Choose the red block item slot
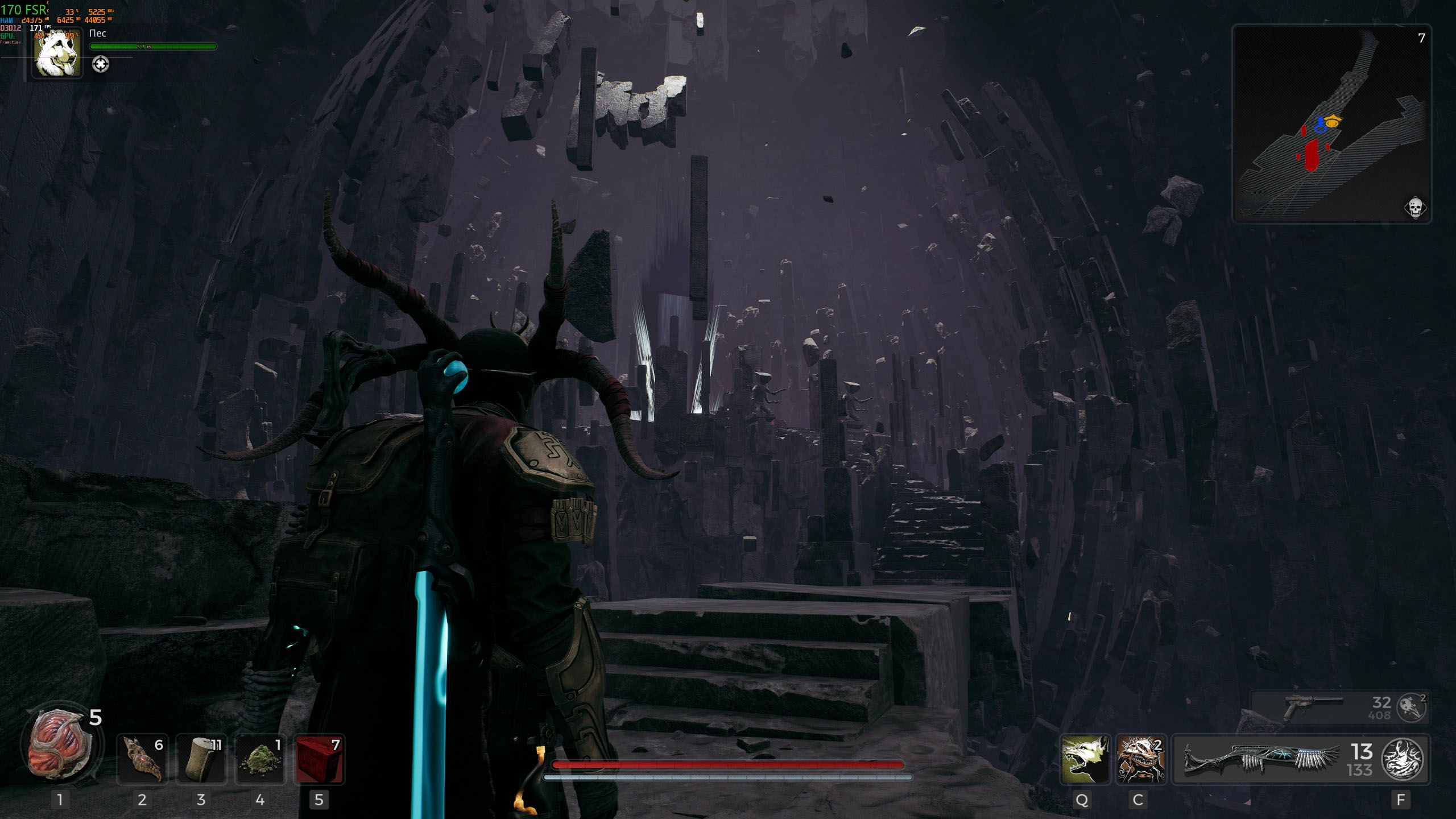Image resolution: width=1456 pixels, height=819 pixels. point(319,760)
